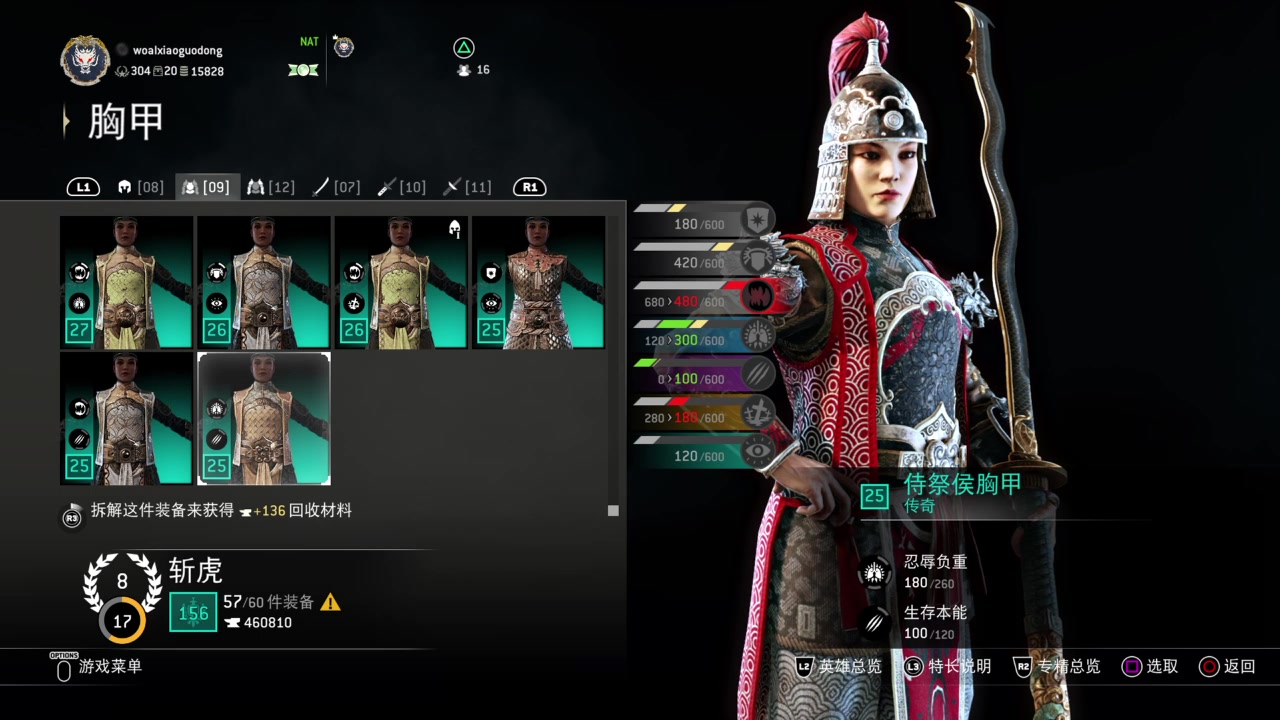Screen dimensions: 1280x720
Task: Select the level 25 copper scale chest armor
Action: [x=538, y=282]
